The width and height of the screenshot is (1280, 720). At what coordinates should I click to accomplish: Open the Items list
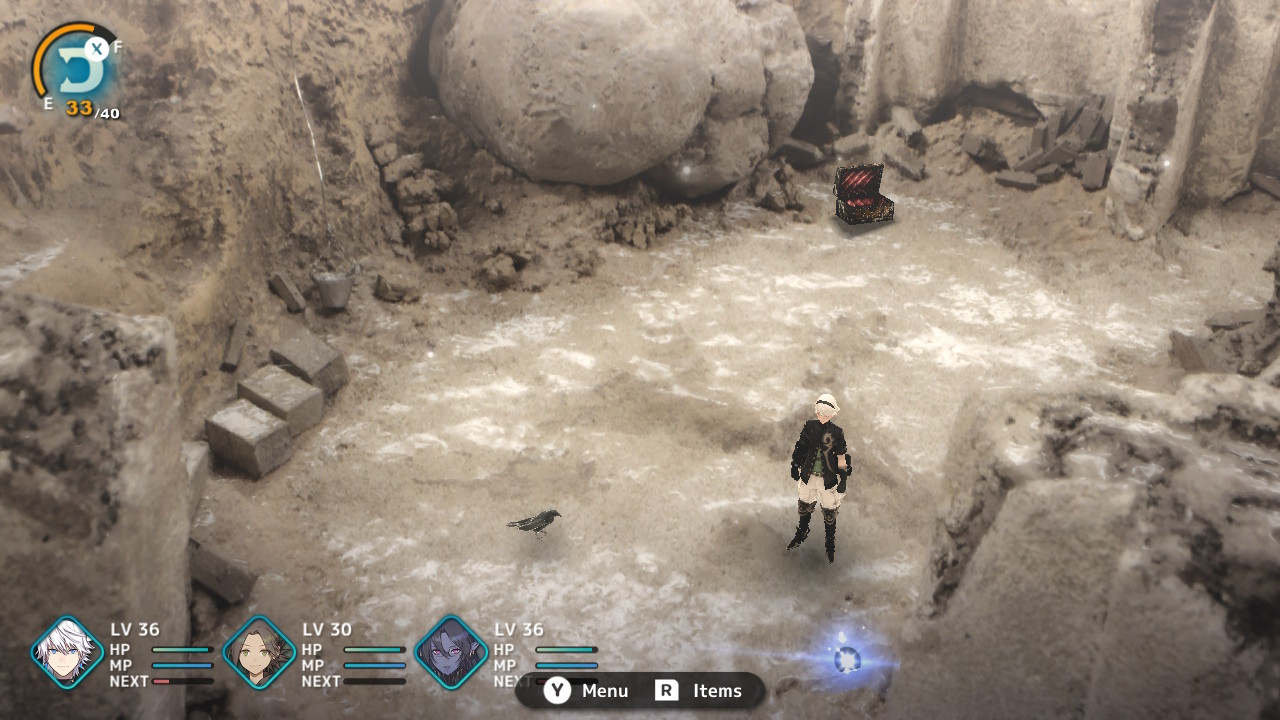[699, 691]
